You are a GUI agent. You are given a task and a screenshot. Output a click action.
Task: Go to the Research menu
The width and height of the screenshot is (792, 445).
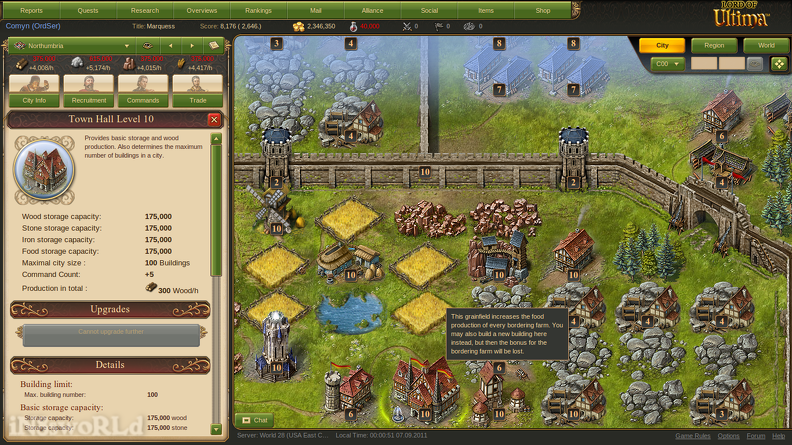[x=145, y=10]
